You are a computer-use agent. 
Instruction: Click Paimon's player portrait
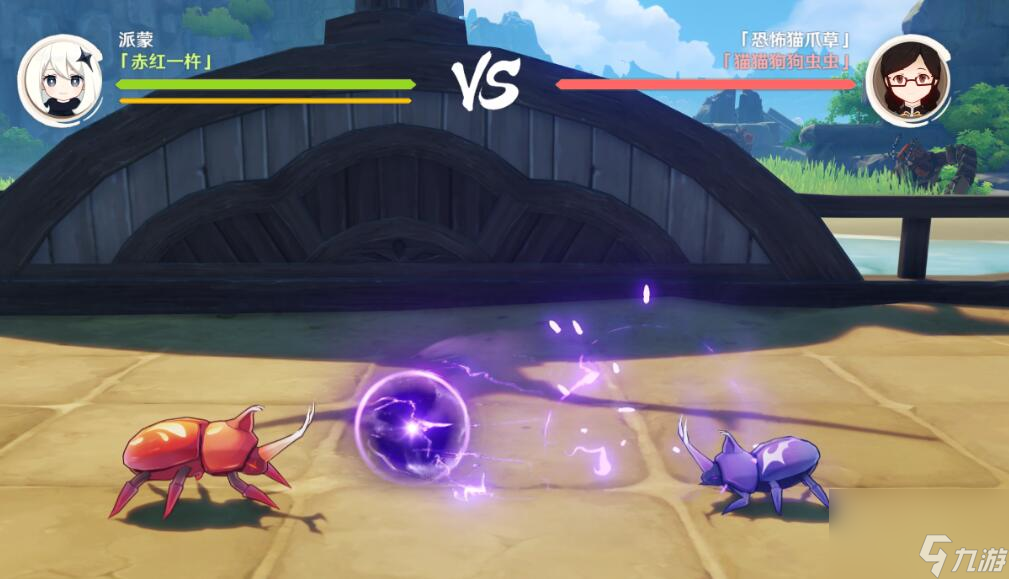(59, 81)
